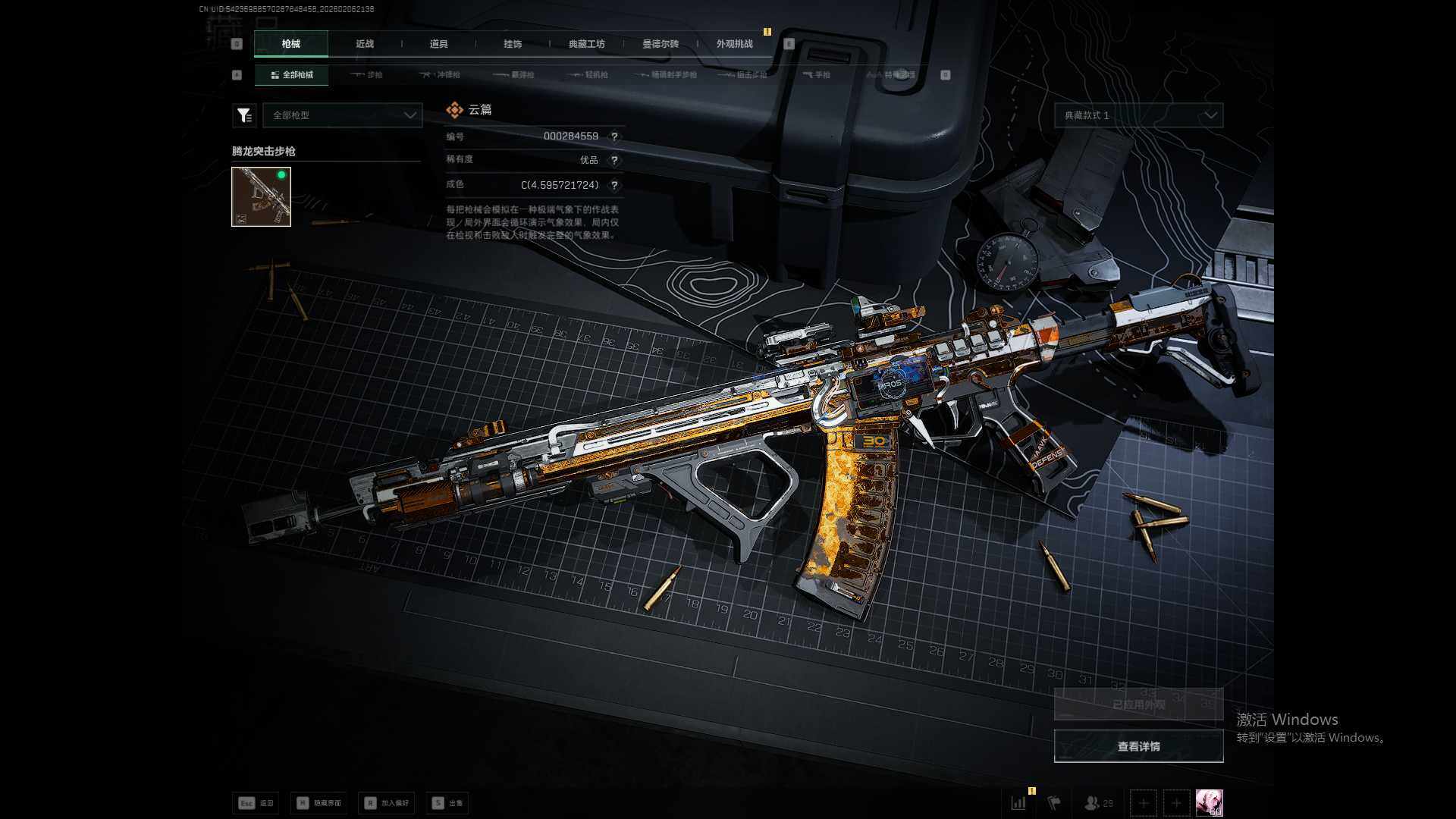The image size is (1456, 819).
Task: Click the 查看详情 view details button
Action: [1138, 747]
